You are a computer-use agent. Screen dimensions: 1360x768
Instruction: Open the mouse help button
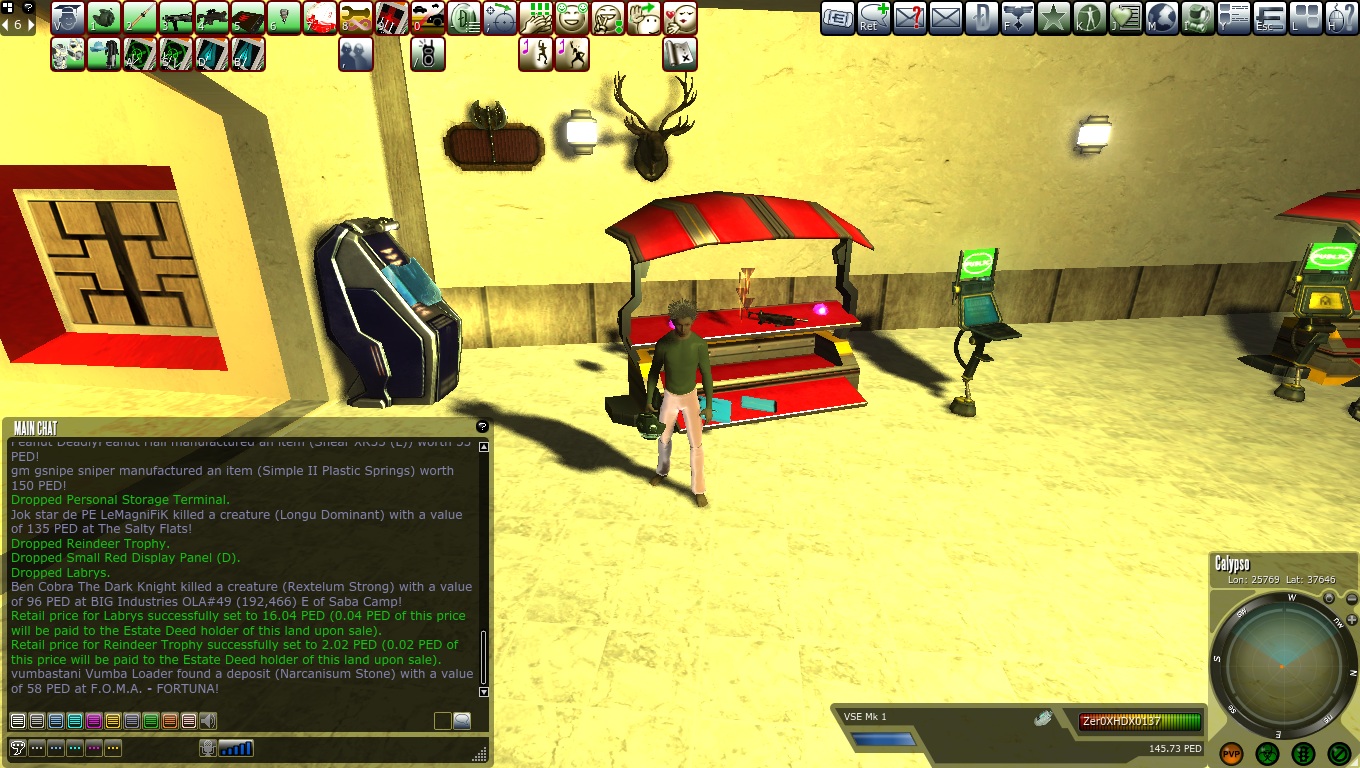click(1342, 18)
